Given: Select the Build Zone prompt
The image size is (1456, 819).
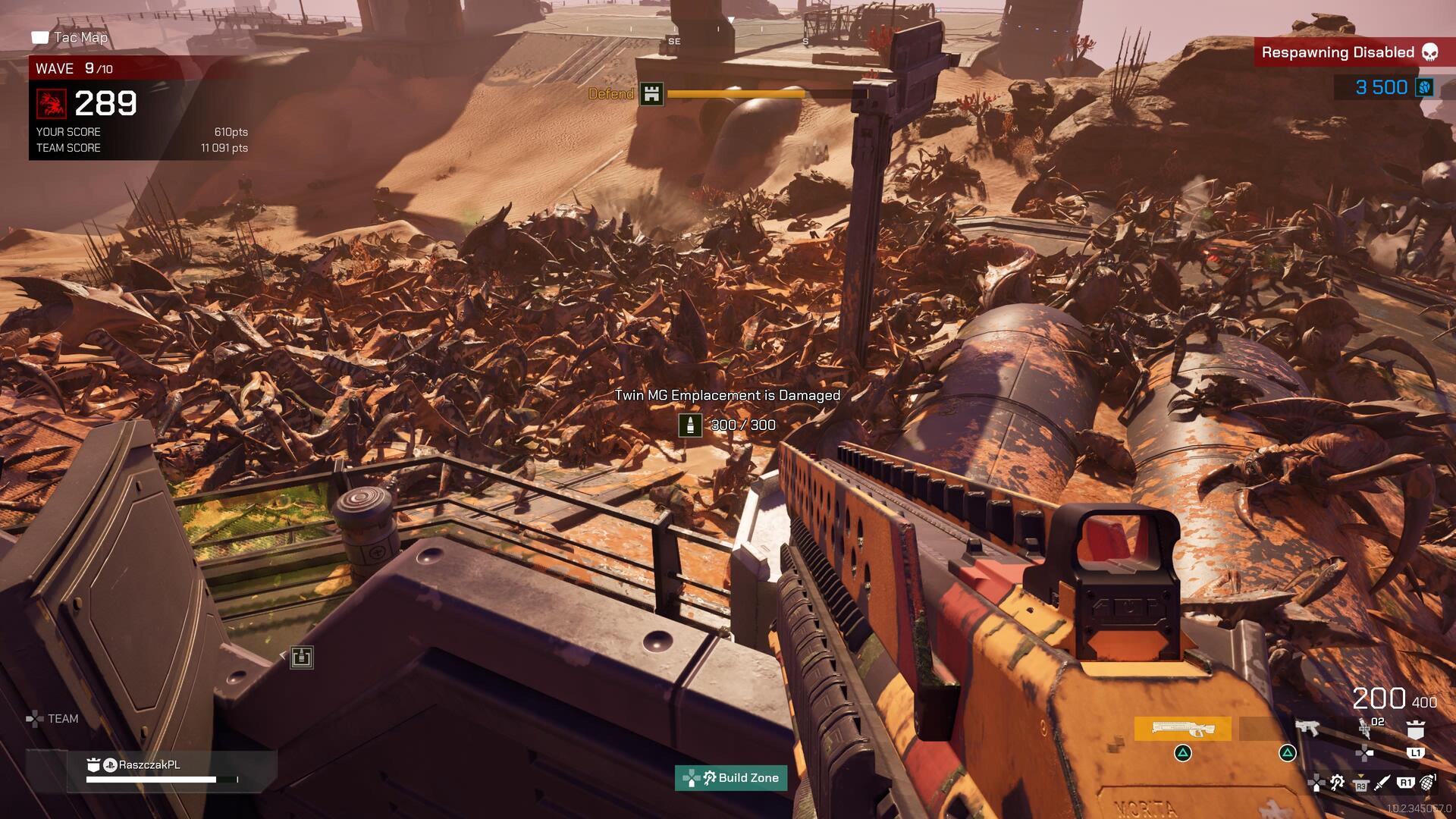Looking at the screenshot, I should pyautogui.click(x=731, y=777).
